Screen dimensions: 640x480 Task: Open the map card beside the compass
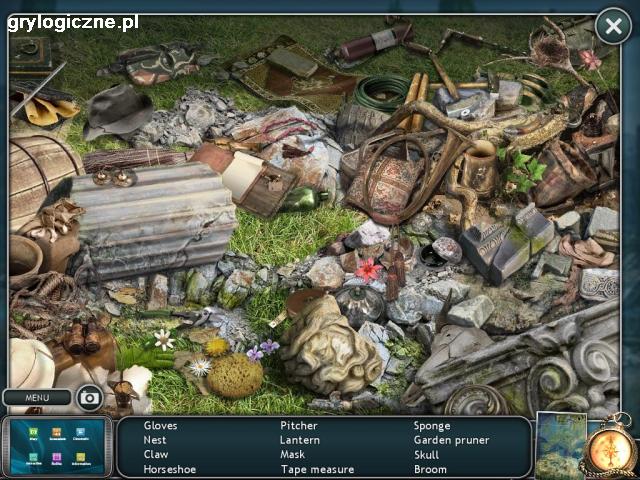tap(559, 443)
